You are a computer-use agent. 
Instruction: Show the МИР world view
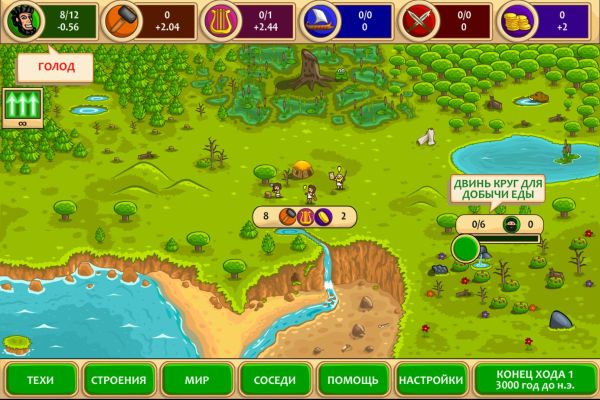pos(197,380)
